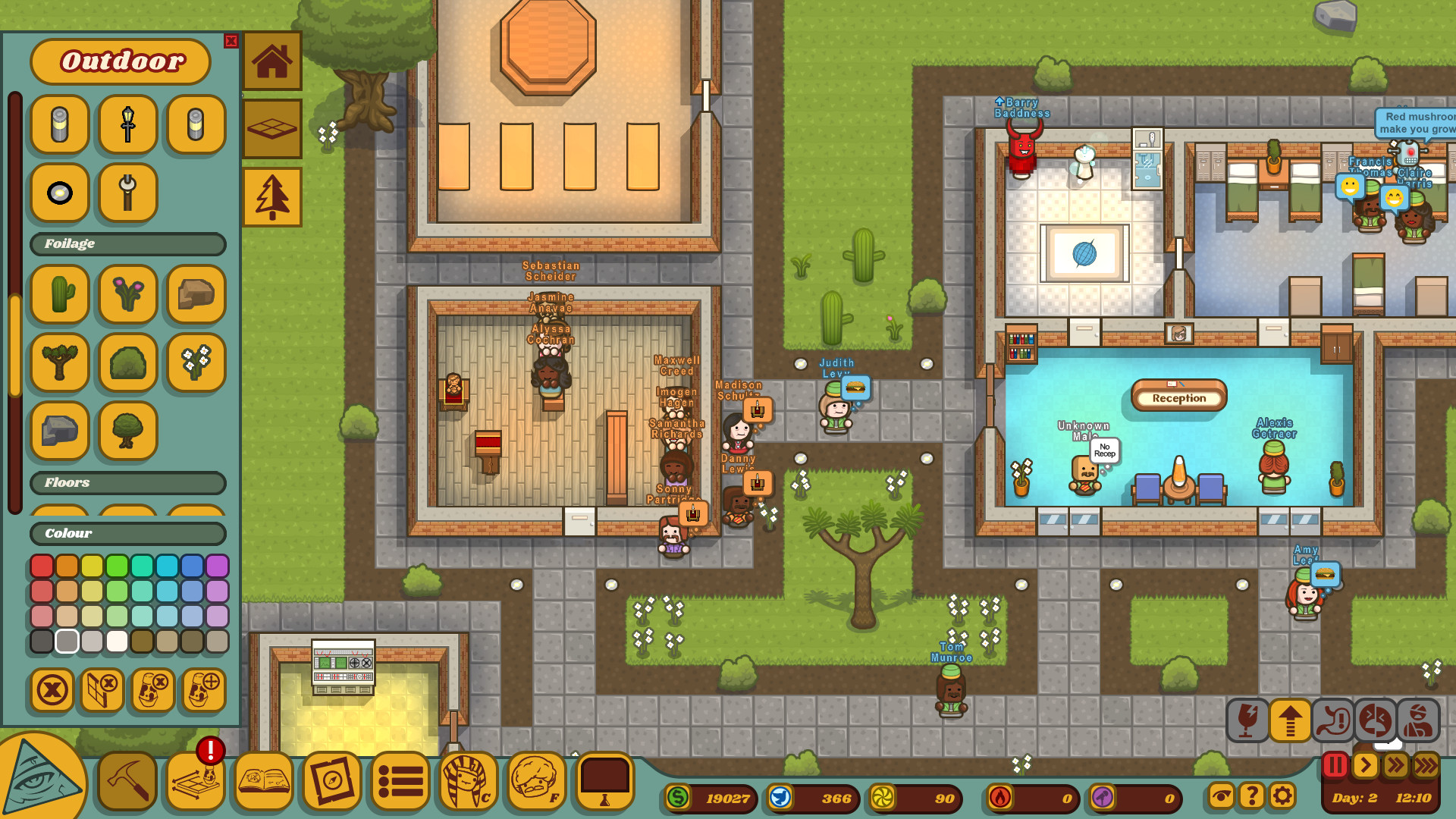The height and width of the screenshot is (819, 1456).
Task: Collapse the Foilage section
Action: click(127, 243)
